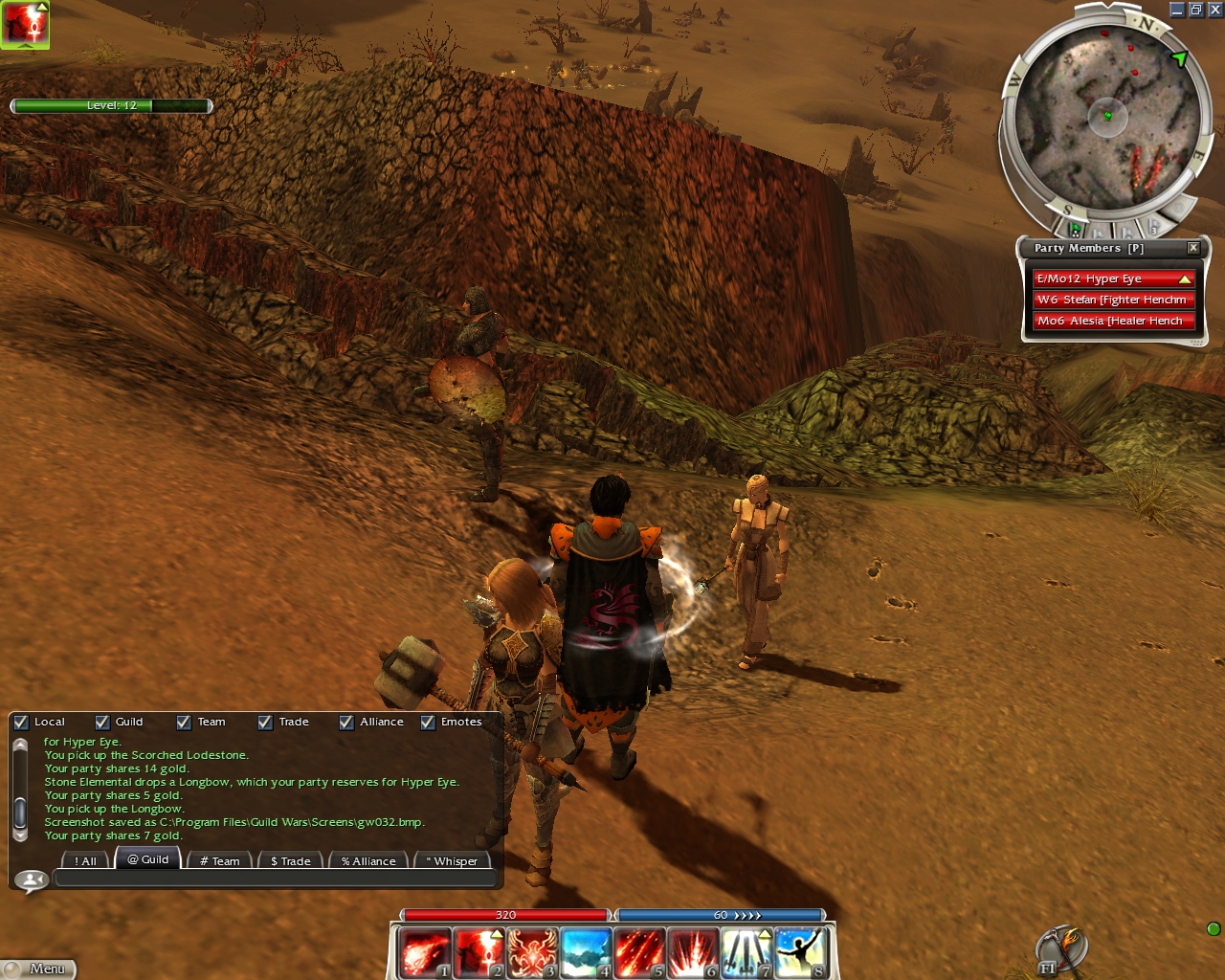Uncheck the Trade chat filter
The width and height of the screenshot is (1225, 980).
click(265, 723)
